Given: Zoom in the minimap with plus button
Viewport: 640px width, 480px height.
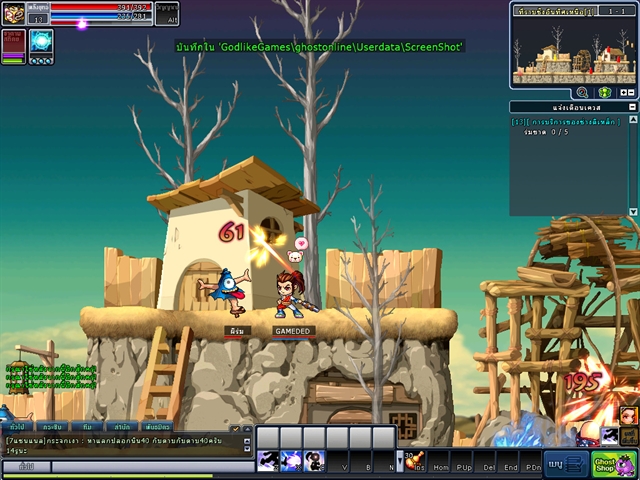Looking at the screenshot, I should point(624,92).
